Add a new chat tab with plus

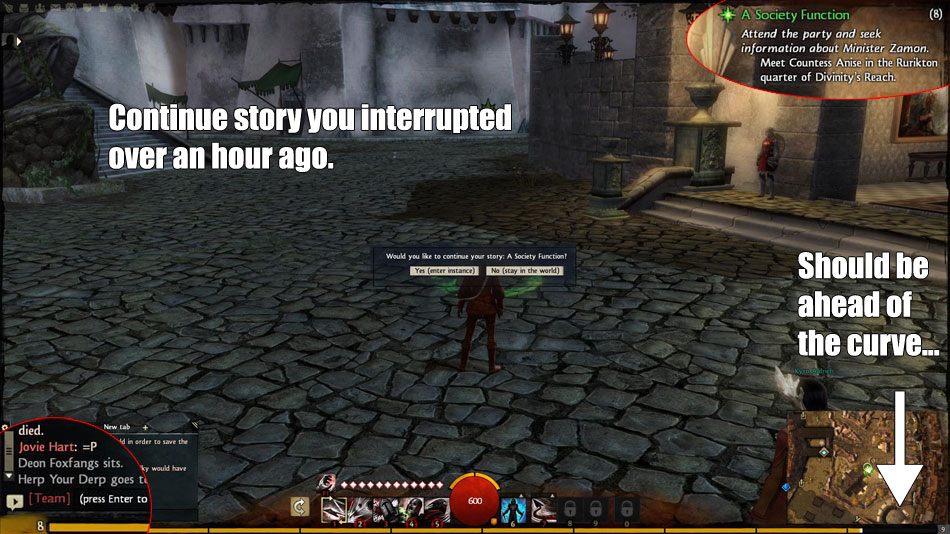click(x=144, y=427)
